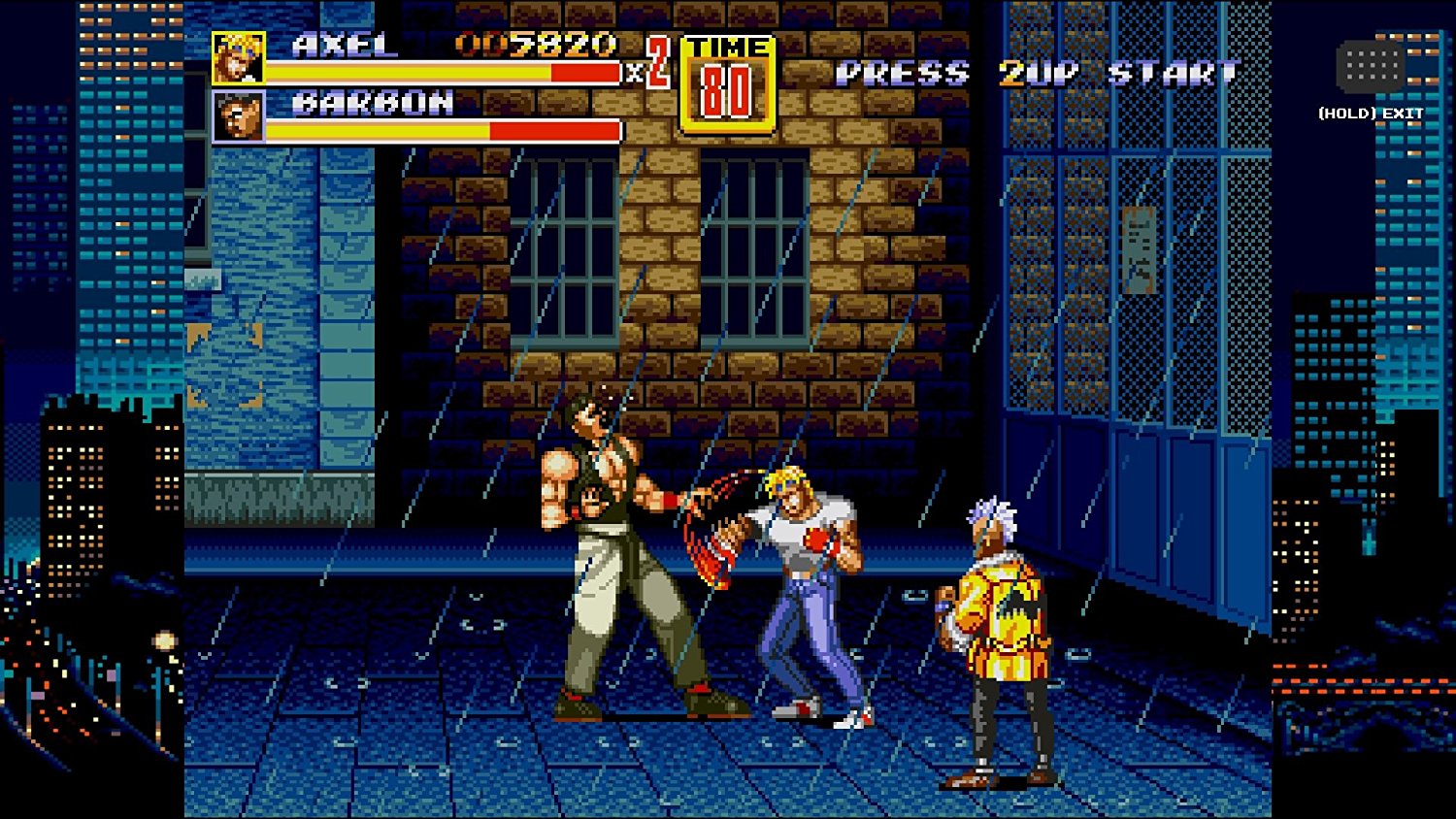Click Axel's character sprite in the street
Viewport: 1456px width, 819px height.
pyautogui.click(x=806, y=582)
